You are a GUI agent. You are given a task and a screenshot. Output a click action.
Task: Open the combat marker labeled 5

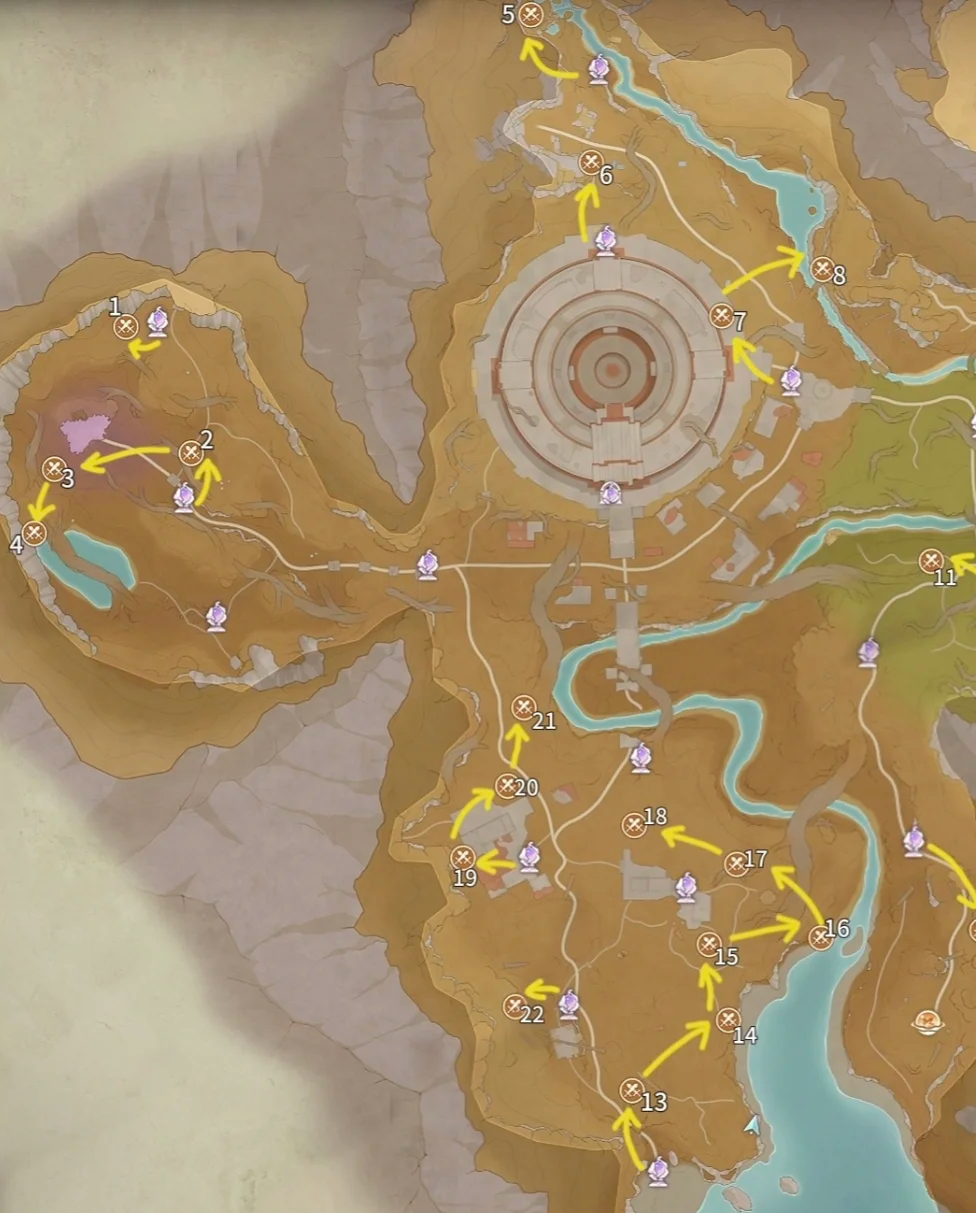[532, 15]
